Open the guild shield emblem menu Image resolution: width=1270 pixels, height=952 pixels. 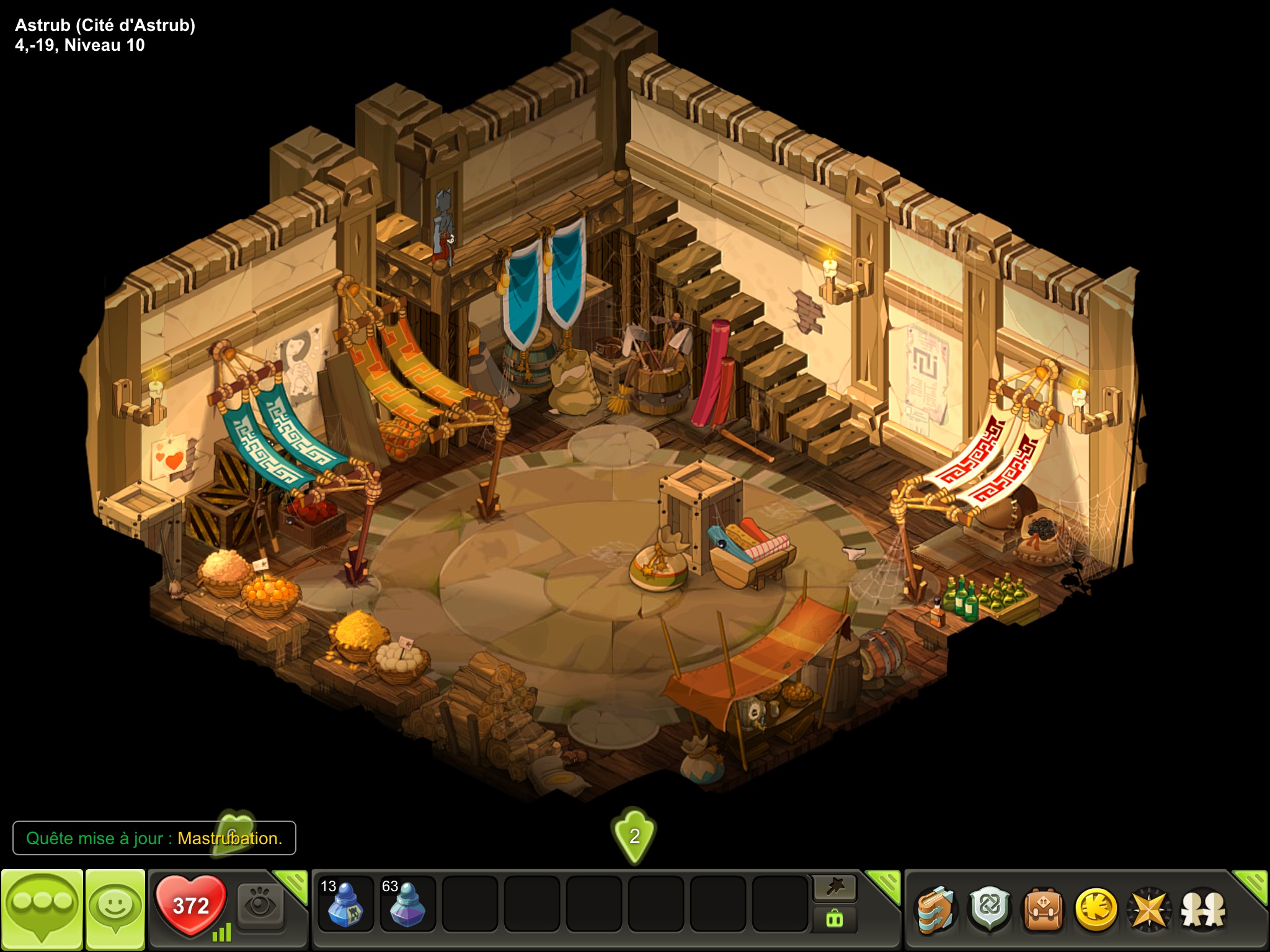(990, 910)
